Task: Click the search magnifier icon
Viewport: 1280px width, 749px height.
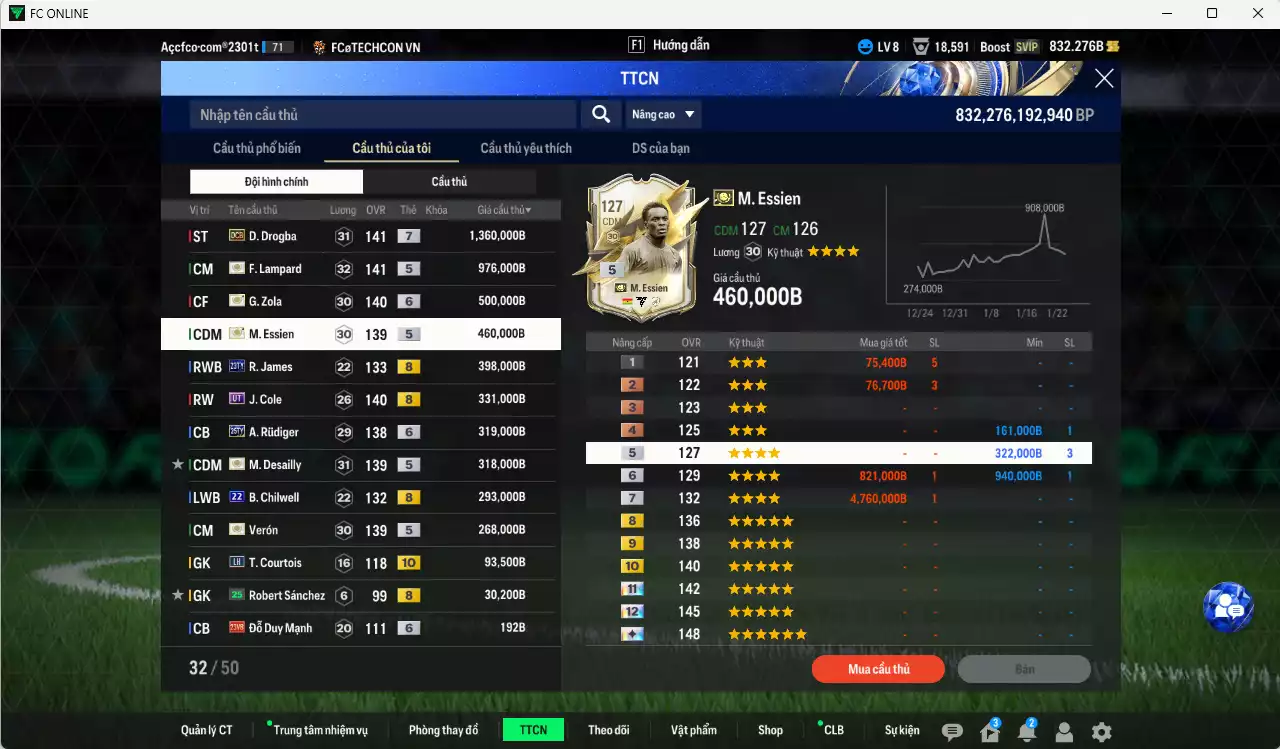Action: click(x=600, y=114)
